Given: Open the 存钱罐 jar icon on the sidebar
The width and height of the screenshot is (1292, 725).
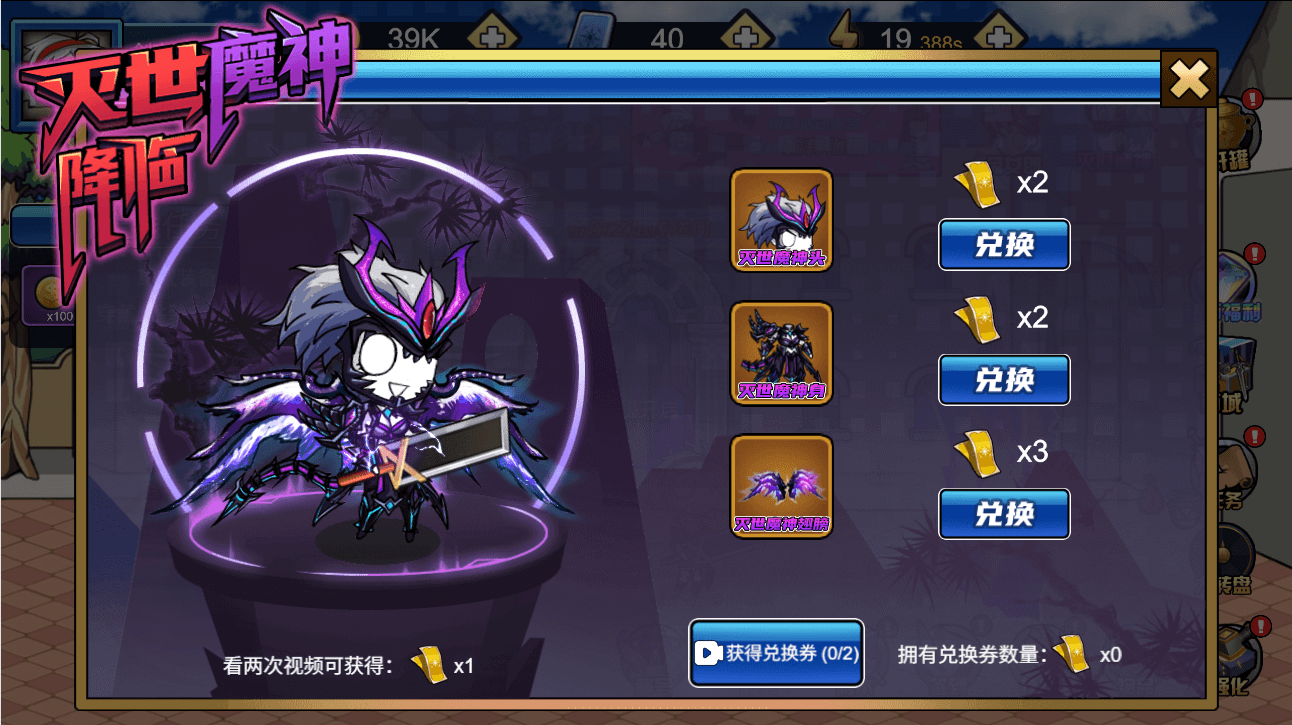Looking at the screenshot, I should [x=1240, y=130].
